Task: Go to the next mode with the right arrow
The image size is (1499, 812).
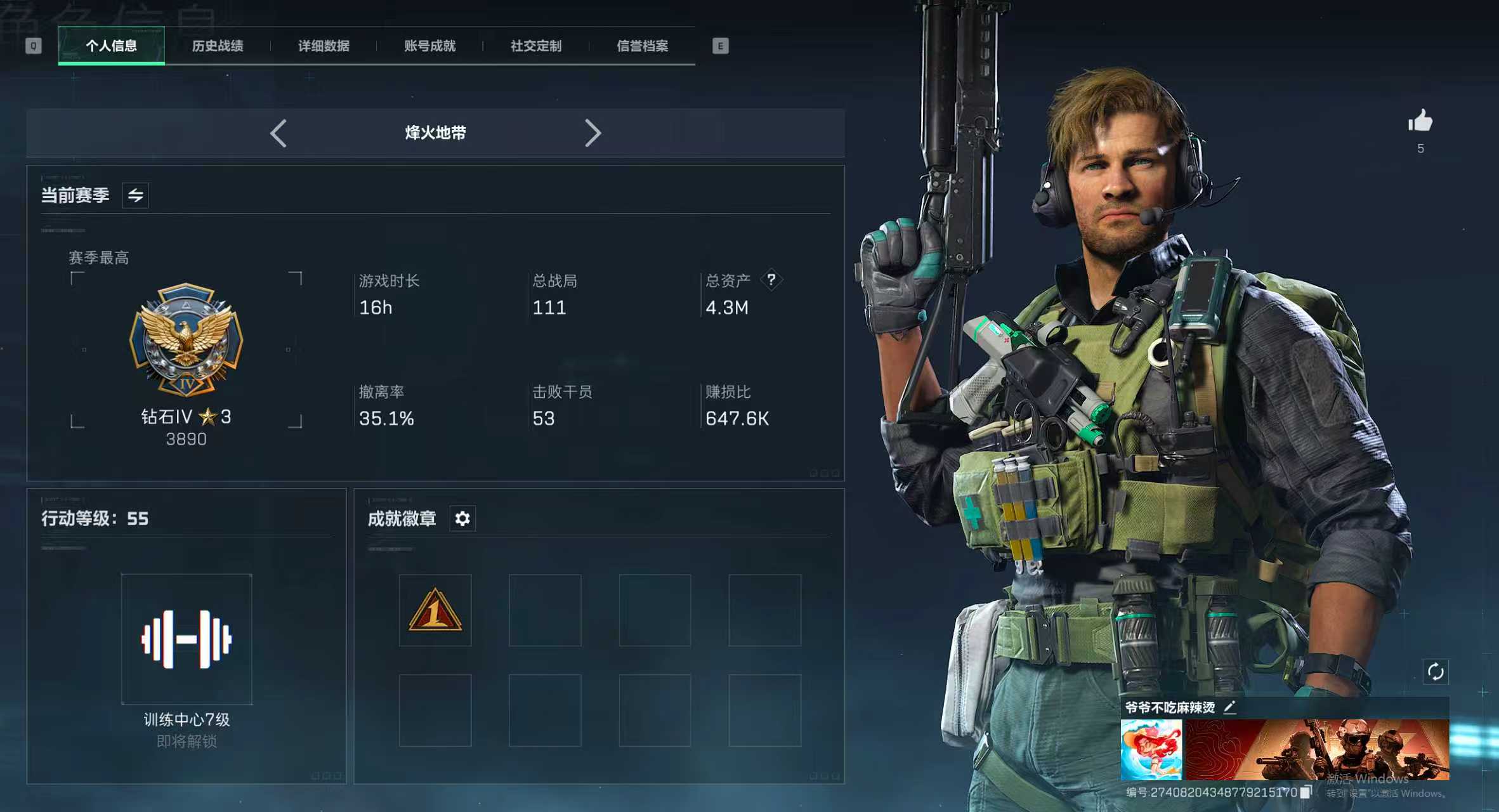Action: (594, 133)
